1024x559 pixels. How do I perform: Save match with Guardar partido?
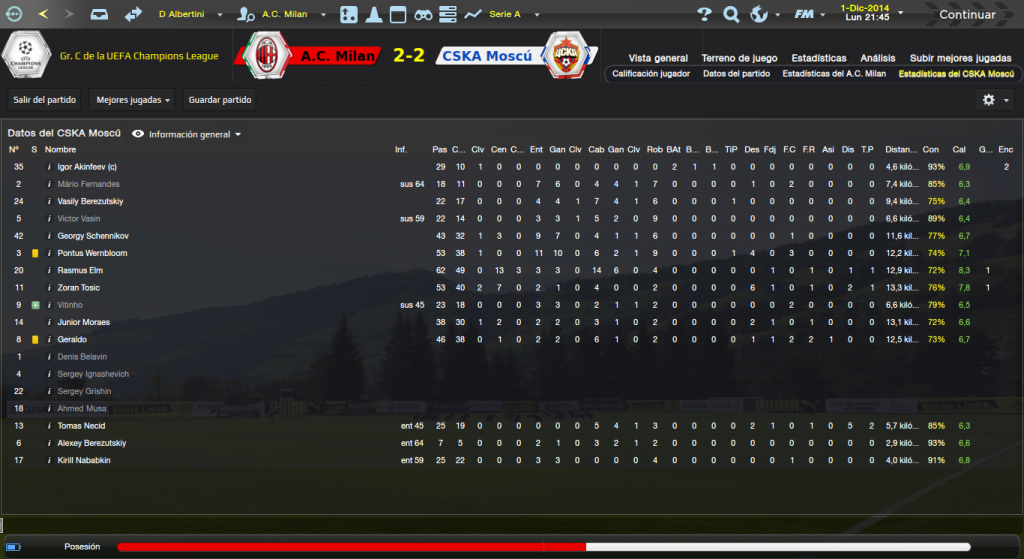[x=218, y=100]
